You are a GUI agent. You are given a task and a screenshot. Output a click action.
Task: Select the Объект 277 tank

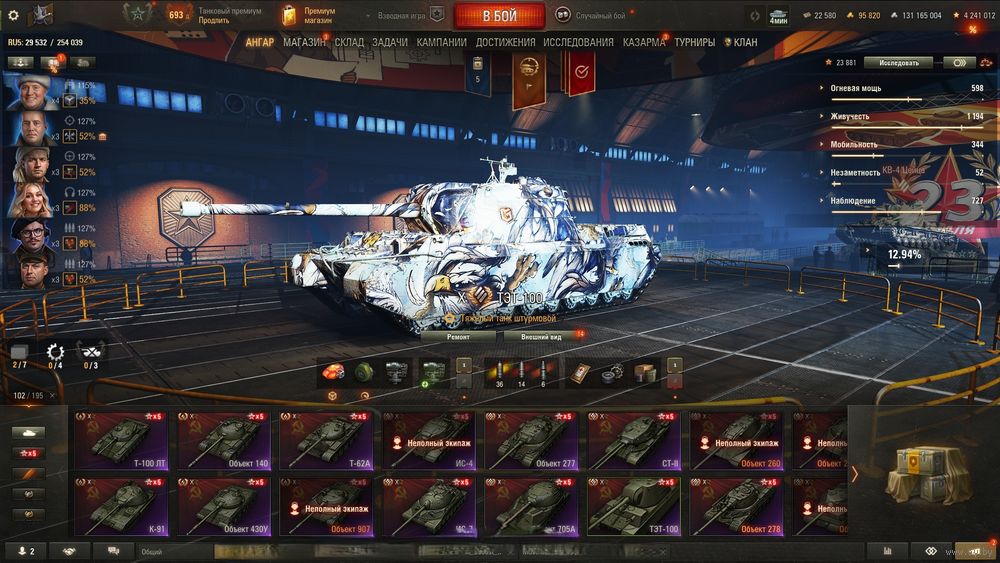click(534, 441)
